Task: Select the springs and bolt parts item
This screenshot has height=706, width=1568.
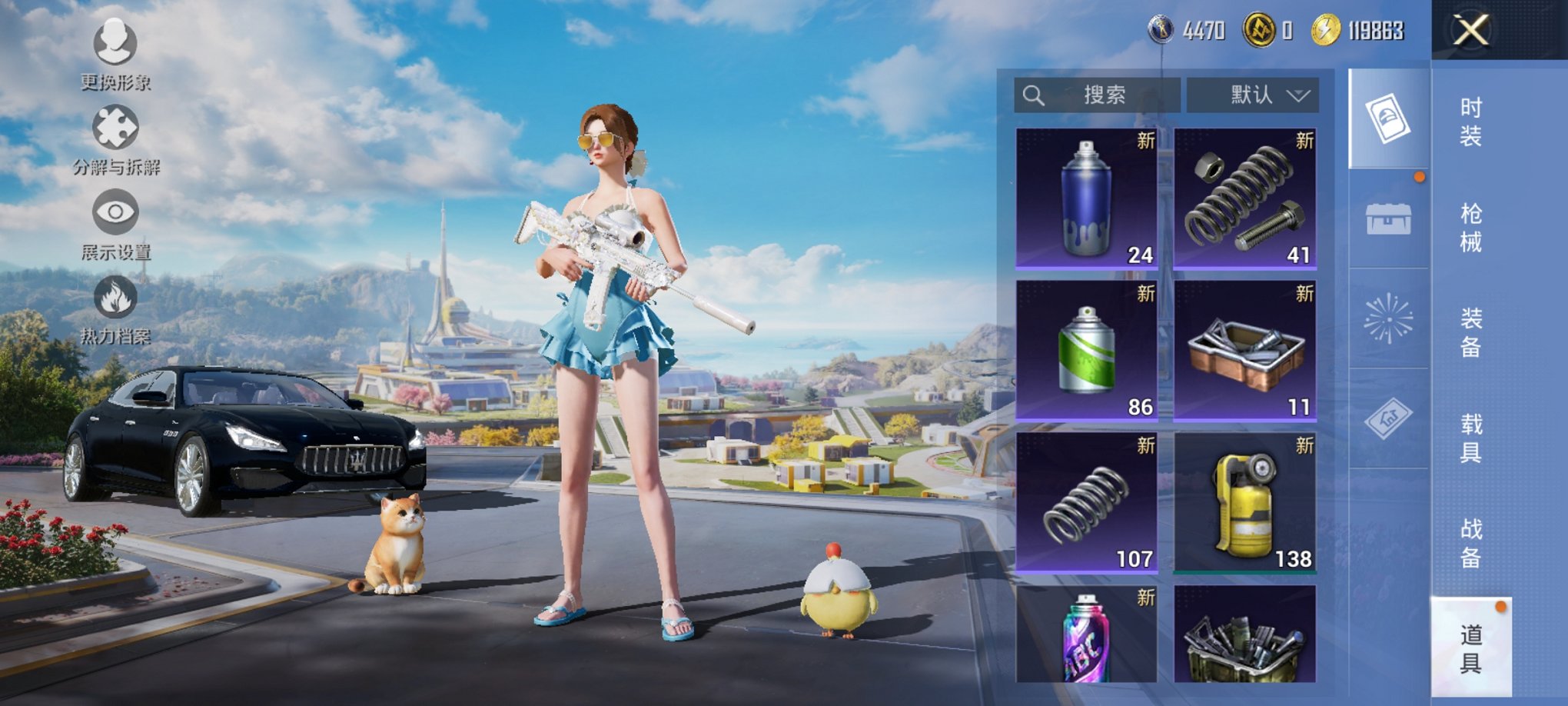Action: pos(1245,198)
